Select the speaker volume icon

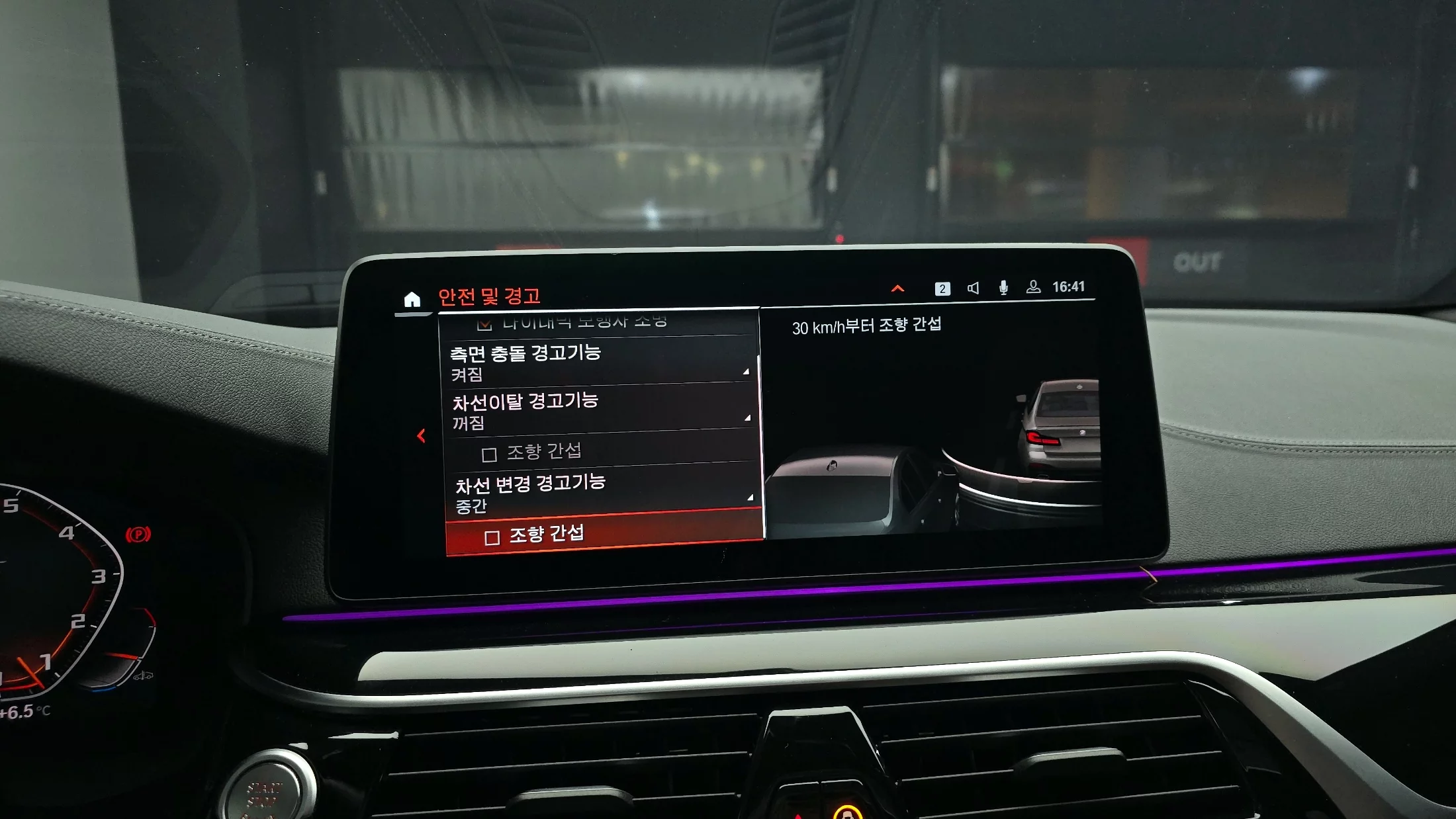coord(973,288)
